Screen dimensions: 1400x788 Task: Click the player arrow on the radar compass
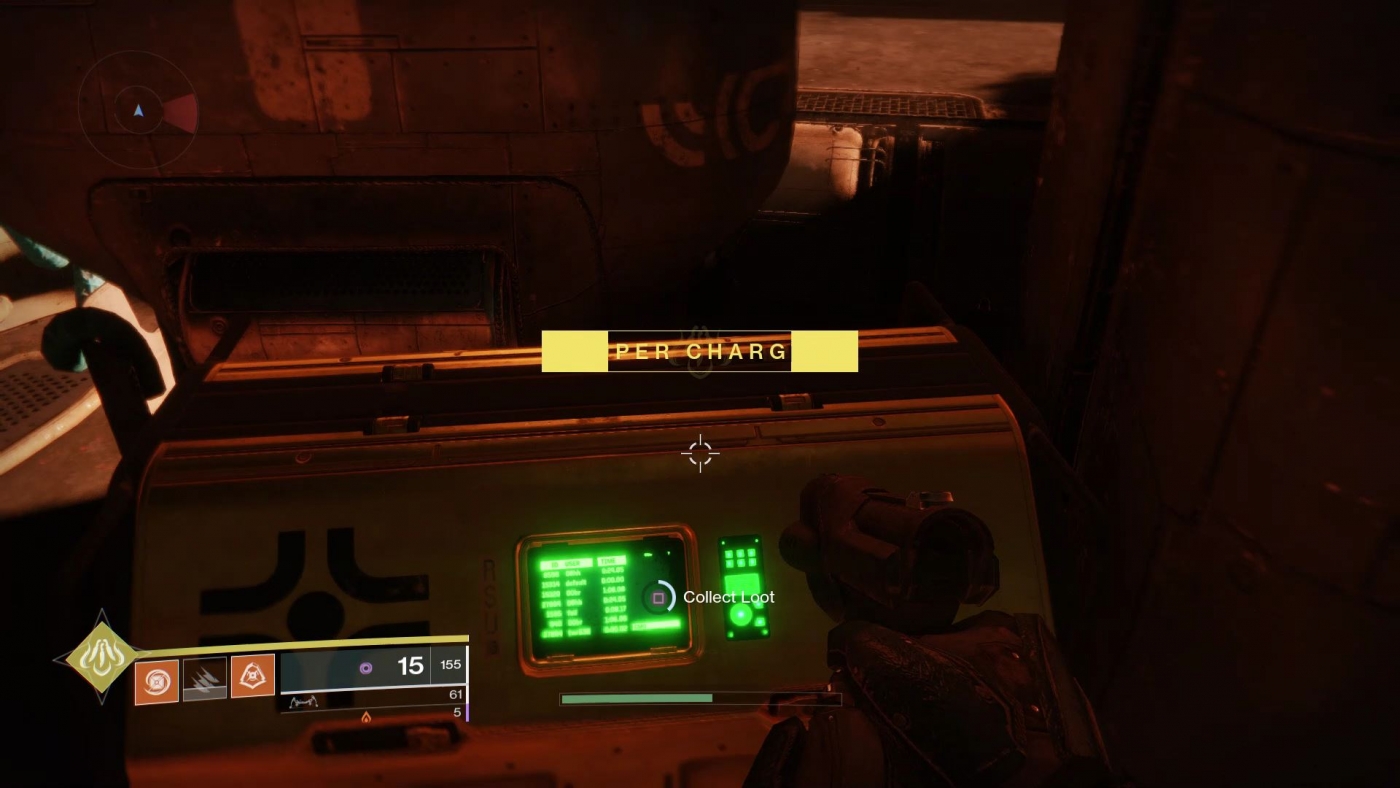137,112
